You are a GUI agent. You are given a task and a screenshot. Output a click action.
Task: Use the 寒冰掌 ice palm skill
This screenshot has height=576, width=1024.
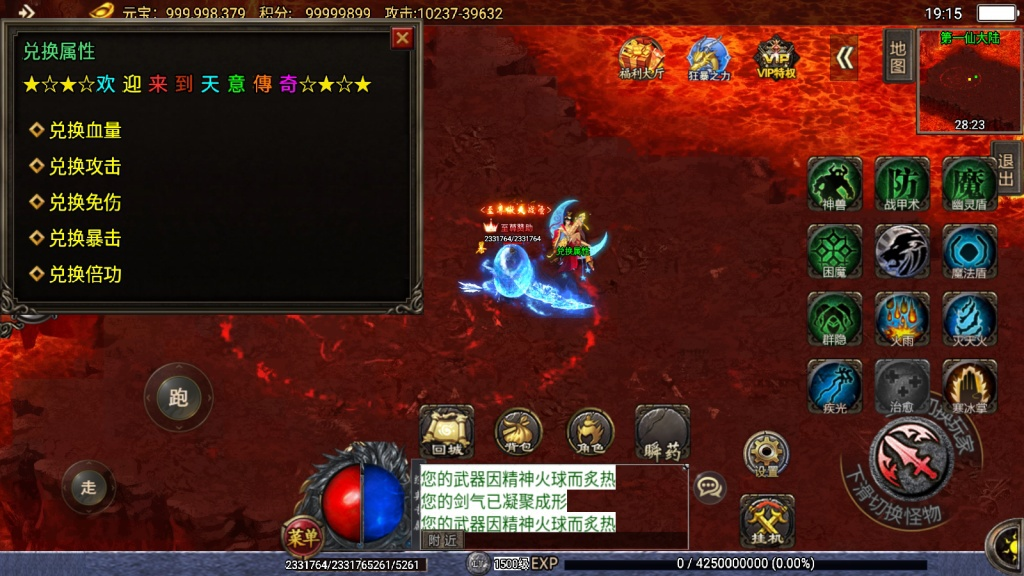point(969,387)
